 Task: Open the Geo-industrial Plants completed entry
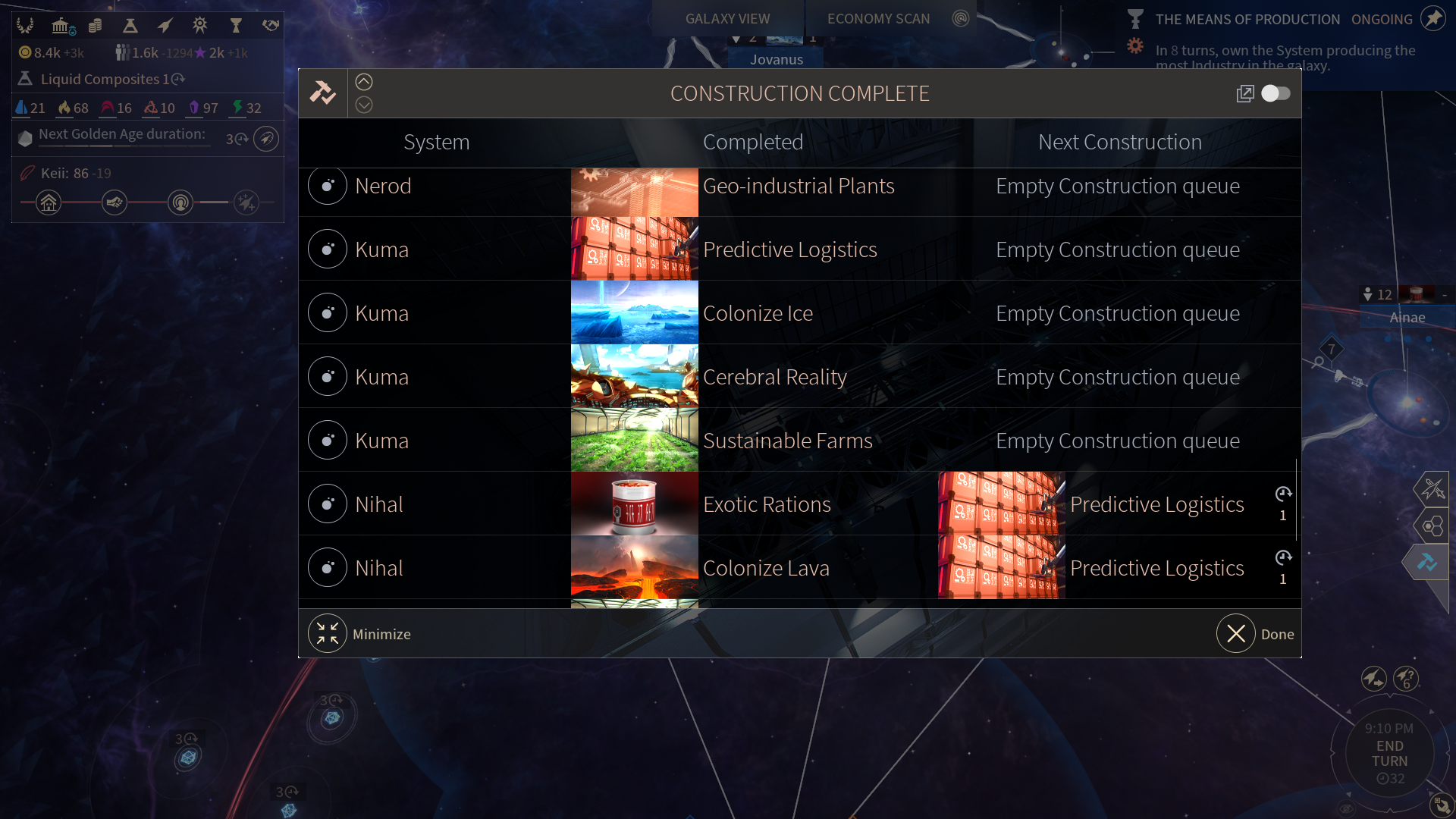click(798, 187)
